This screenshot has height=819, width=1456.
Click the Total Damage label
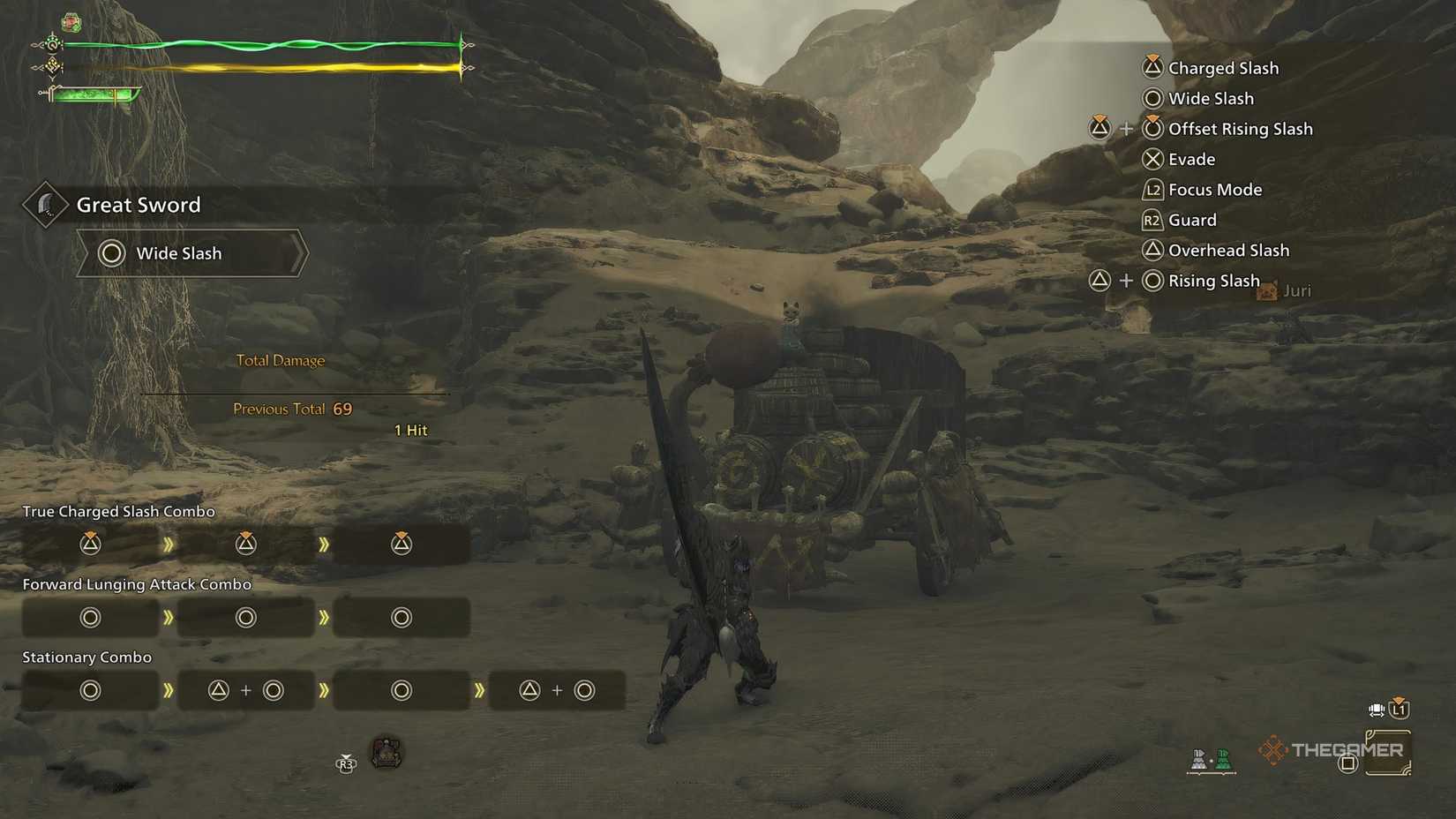[x=280, y=360]
